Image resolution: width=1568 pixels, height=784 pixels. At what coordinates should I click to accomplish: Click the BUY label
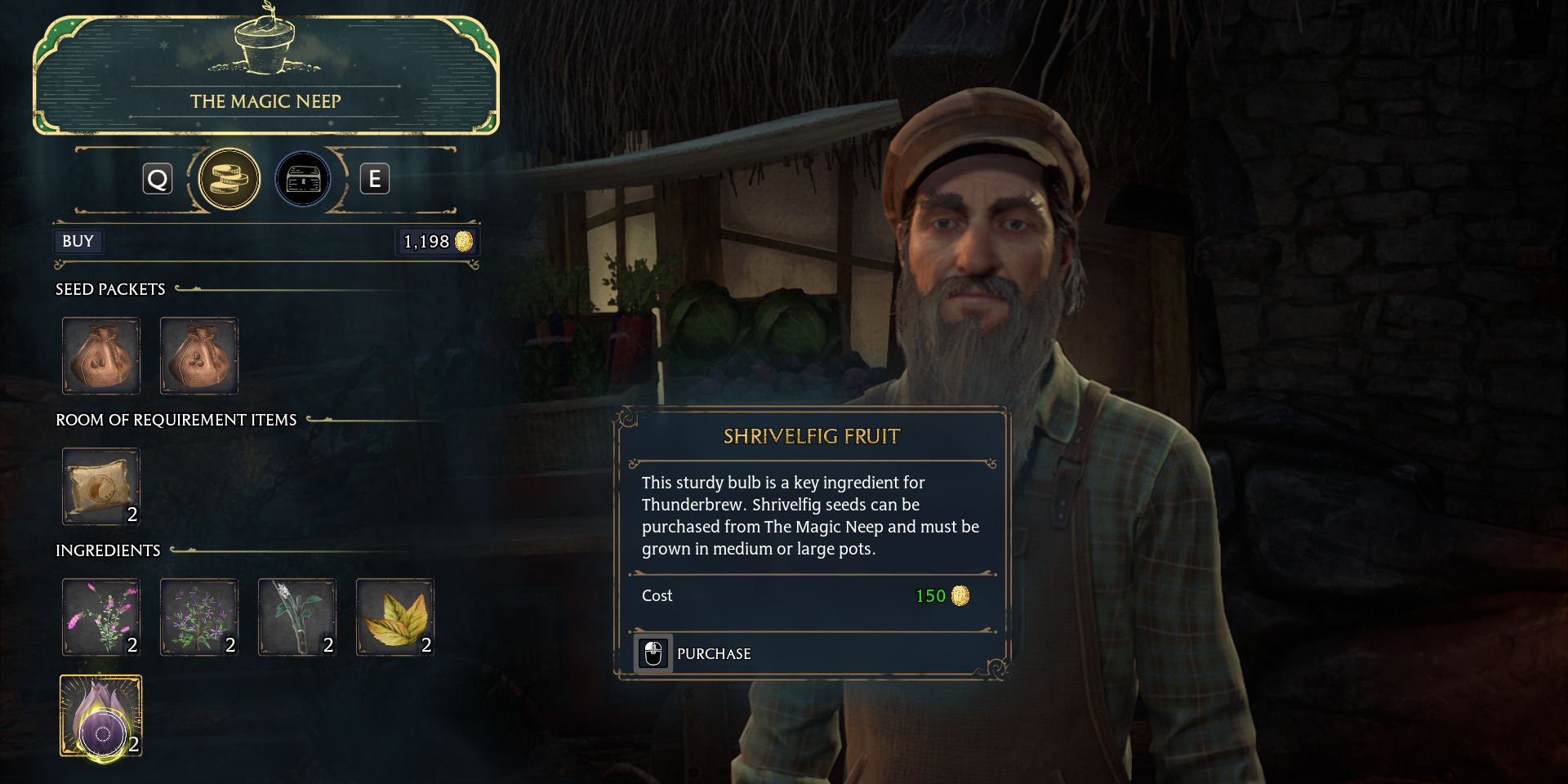(x=78, y=241)
